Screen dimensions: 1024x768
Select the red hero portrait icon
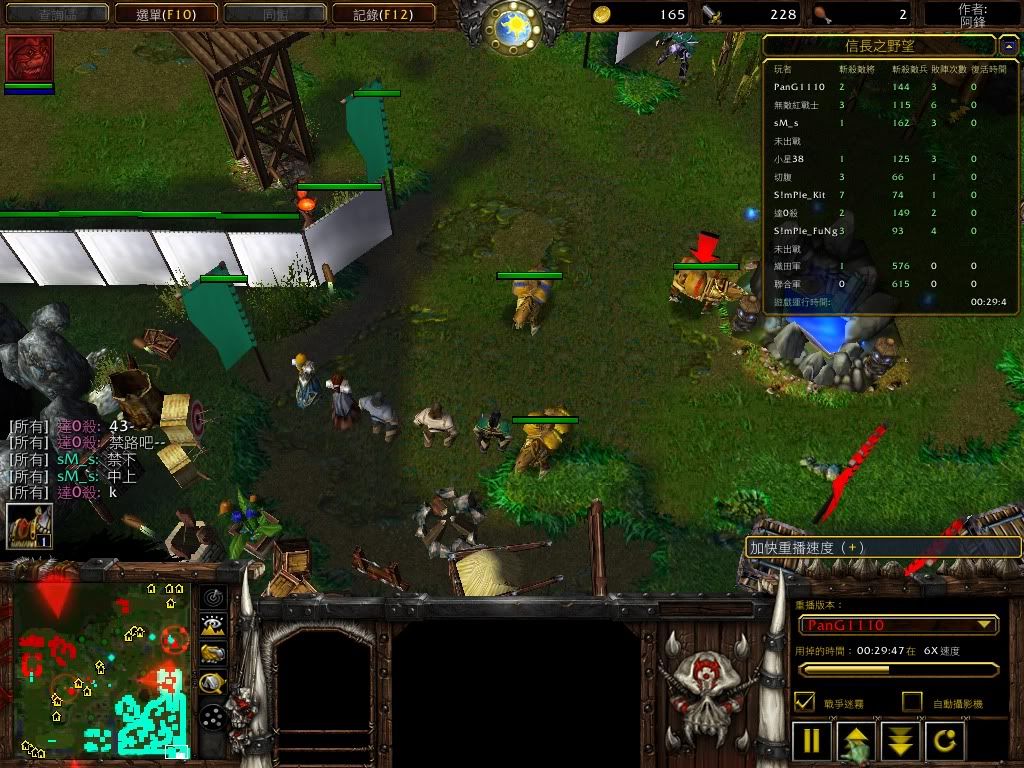(x=29, y=59)
